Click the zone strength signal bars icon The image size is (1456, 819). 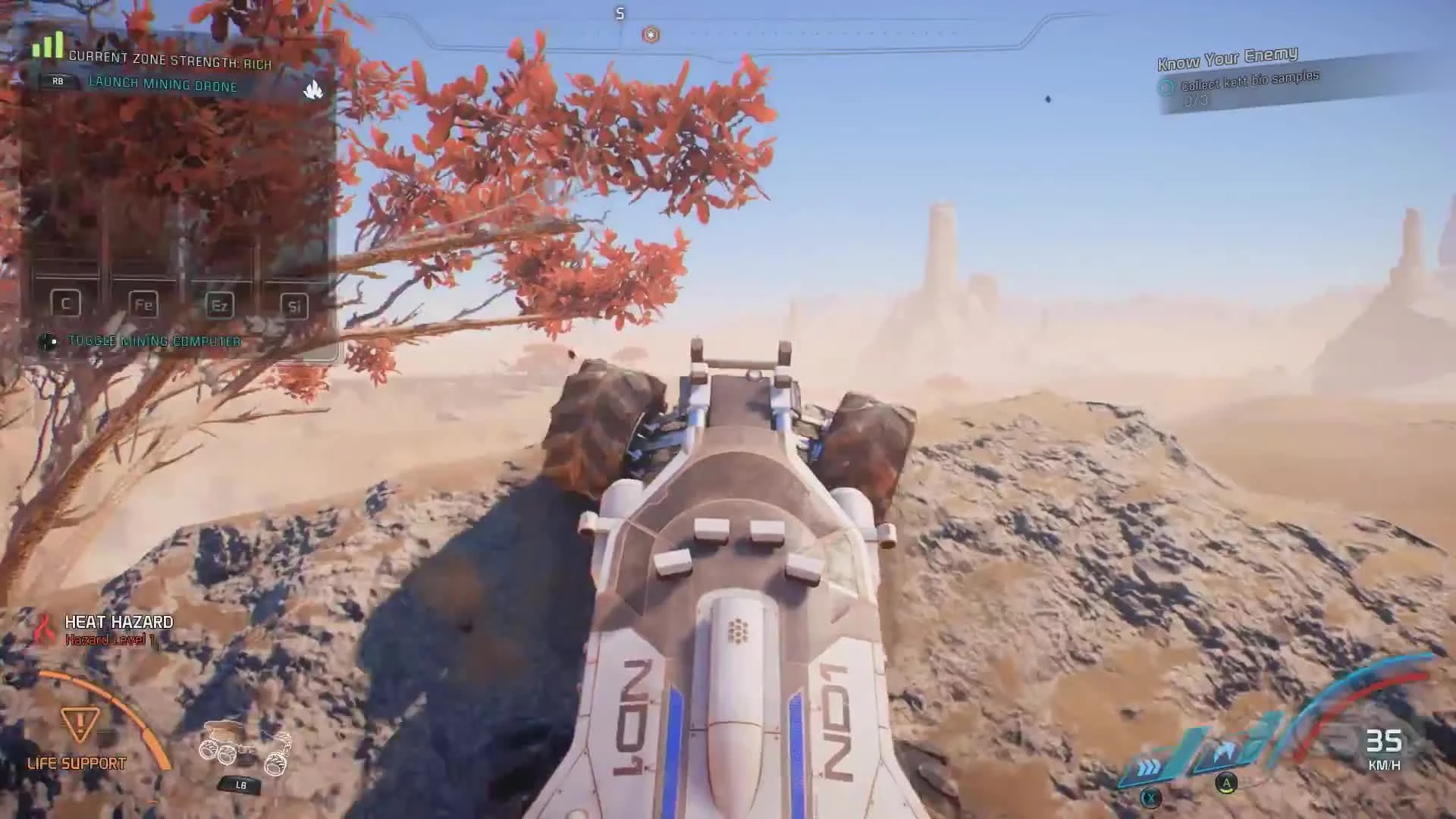48,45
